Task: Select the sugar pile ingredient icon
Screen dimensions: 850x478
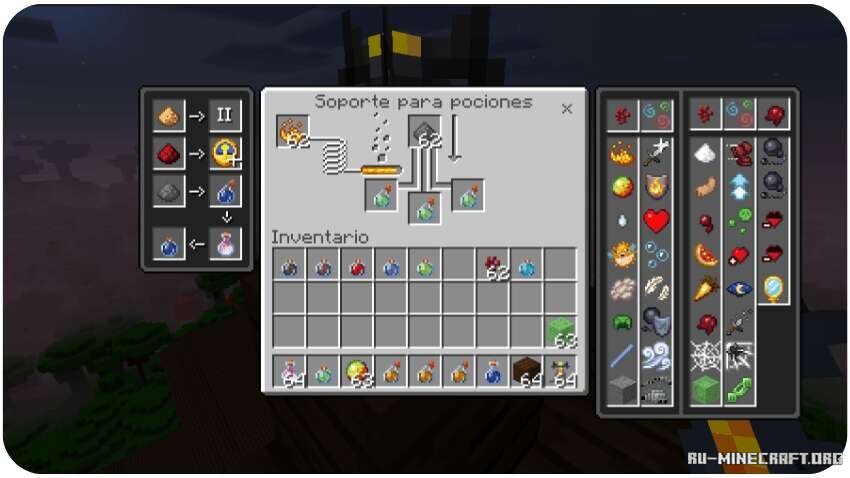Action: 706,152
